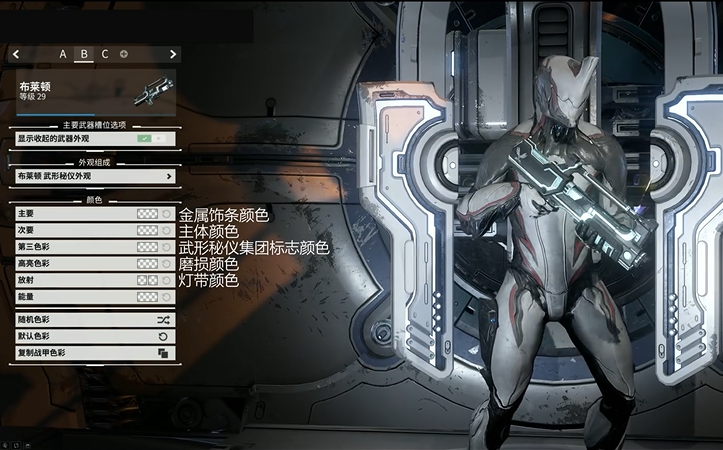Change the 放射 emissive color

(x=147, y=280)
